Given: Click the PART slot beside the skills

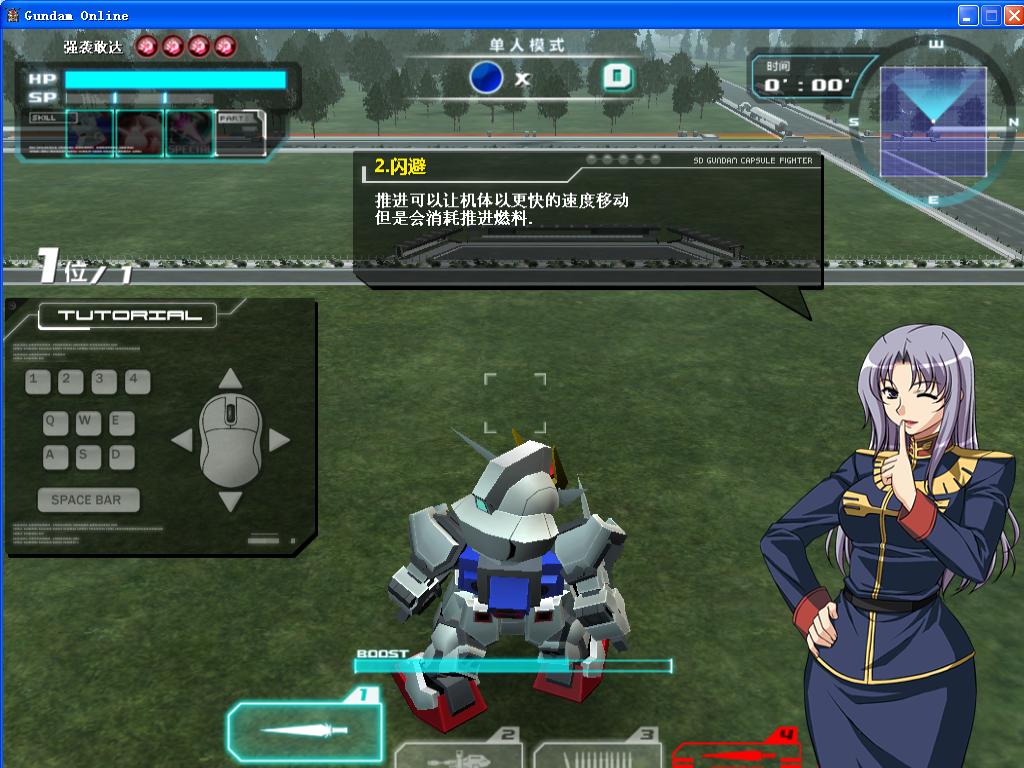Looking at the screenshot, I should 241,134.
